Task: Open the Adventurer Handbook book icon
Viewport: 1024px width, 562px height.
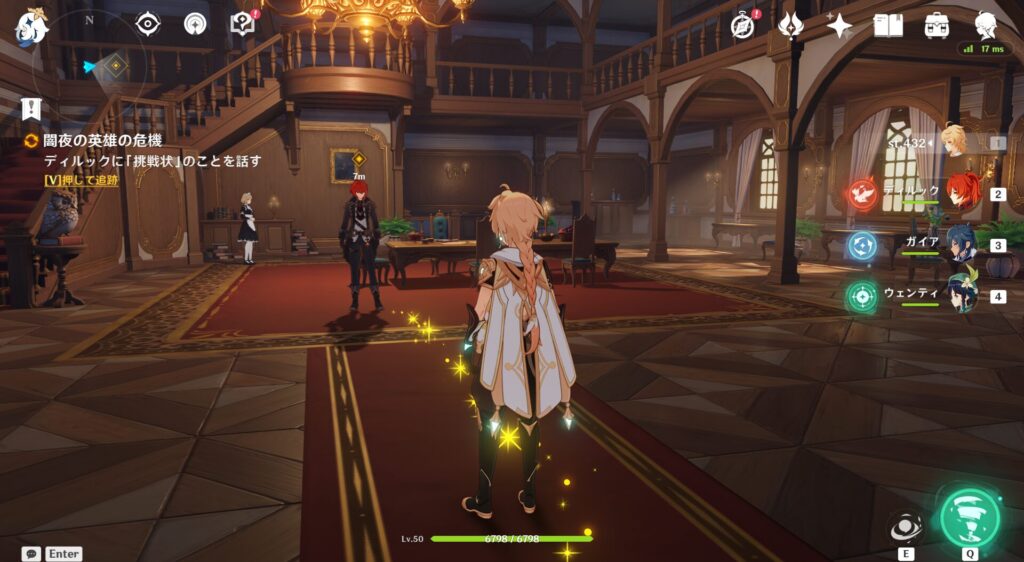Action: coord(888,25)
